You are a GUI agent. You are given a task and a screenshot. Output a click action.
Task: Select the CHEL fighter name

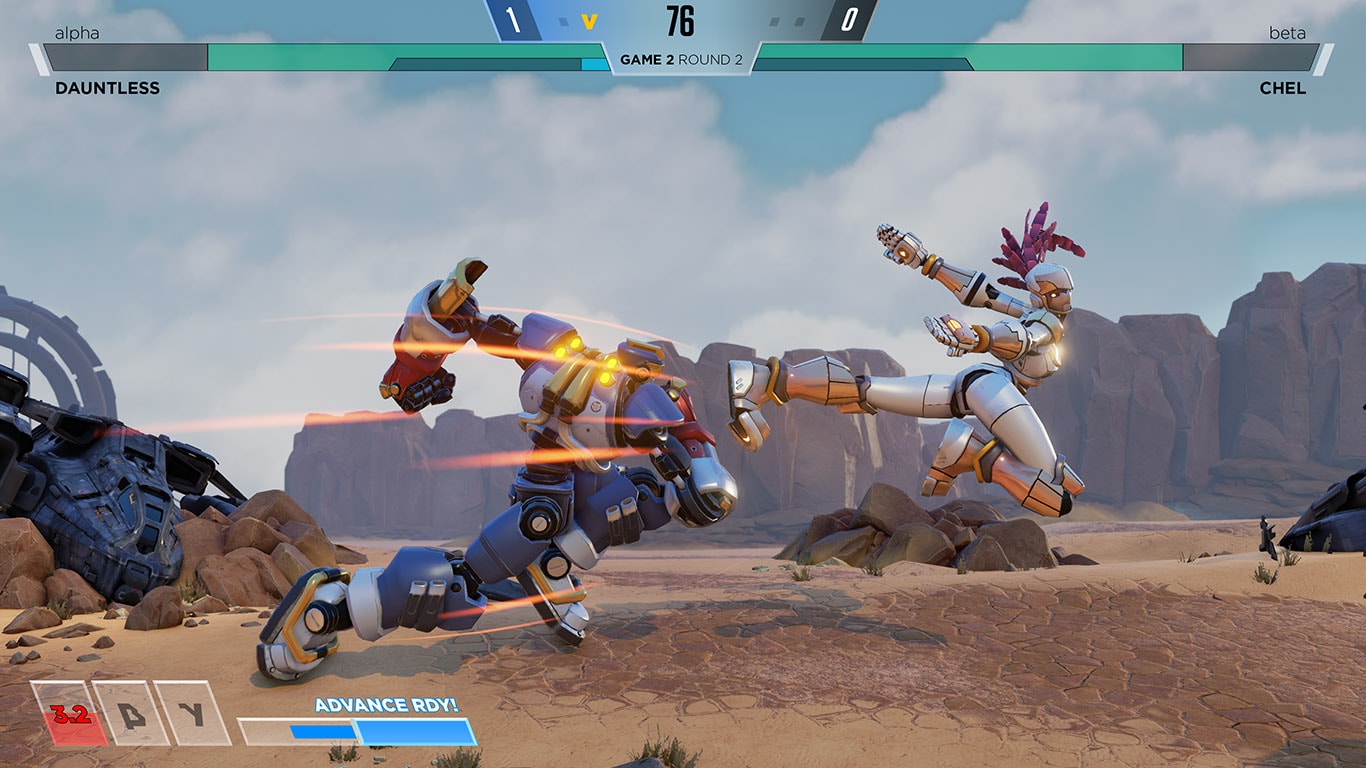click(x=1283, y=88)
